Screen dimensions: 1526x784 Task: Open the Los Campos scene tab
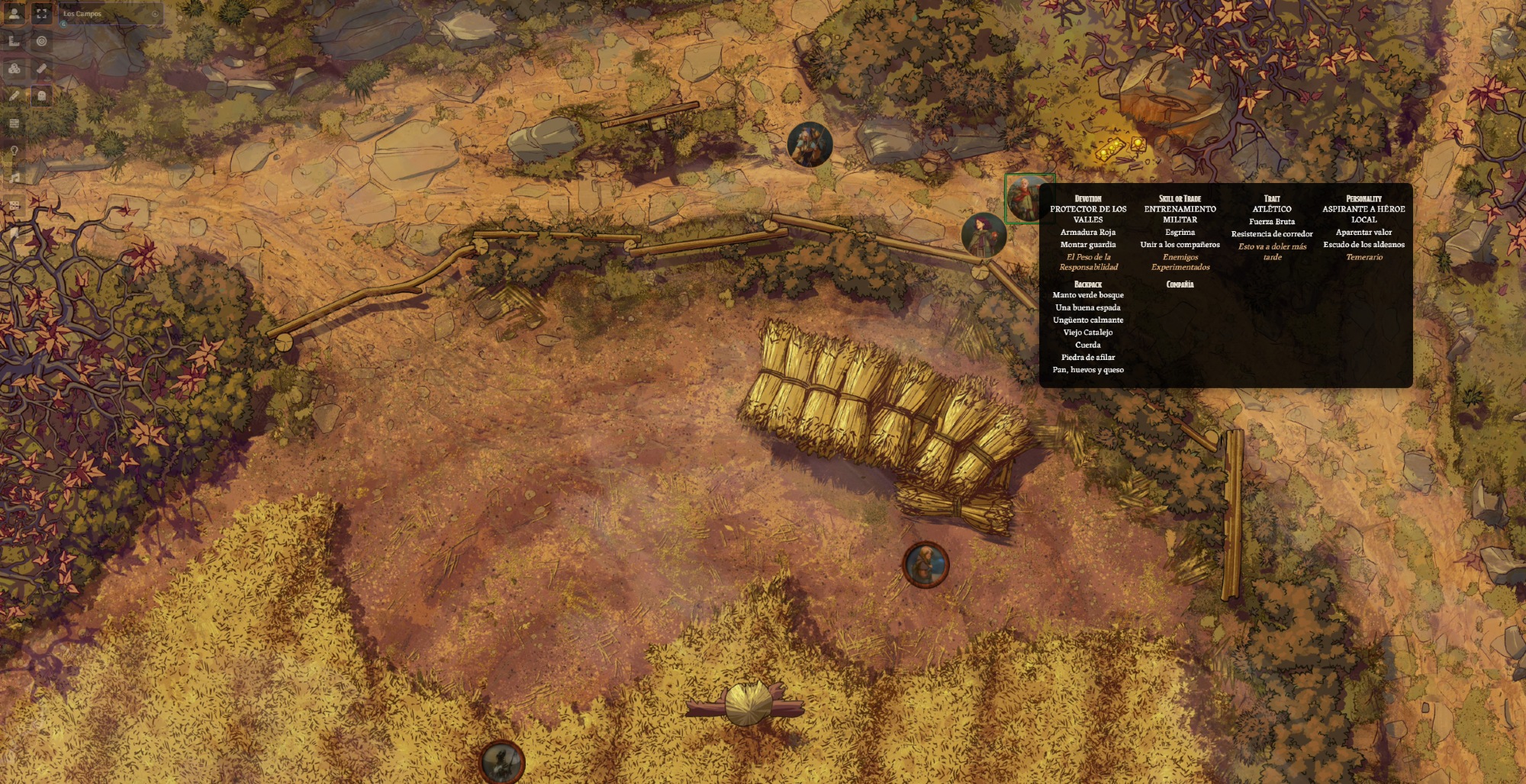[82, 14]
